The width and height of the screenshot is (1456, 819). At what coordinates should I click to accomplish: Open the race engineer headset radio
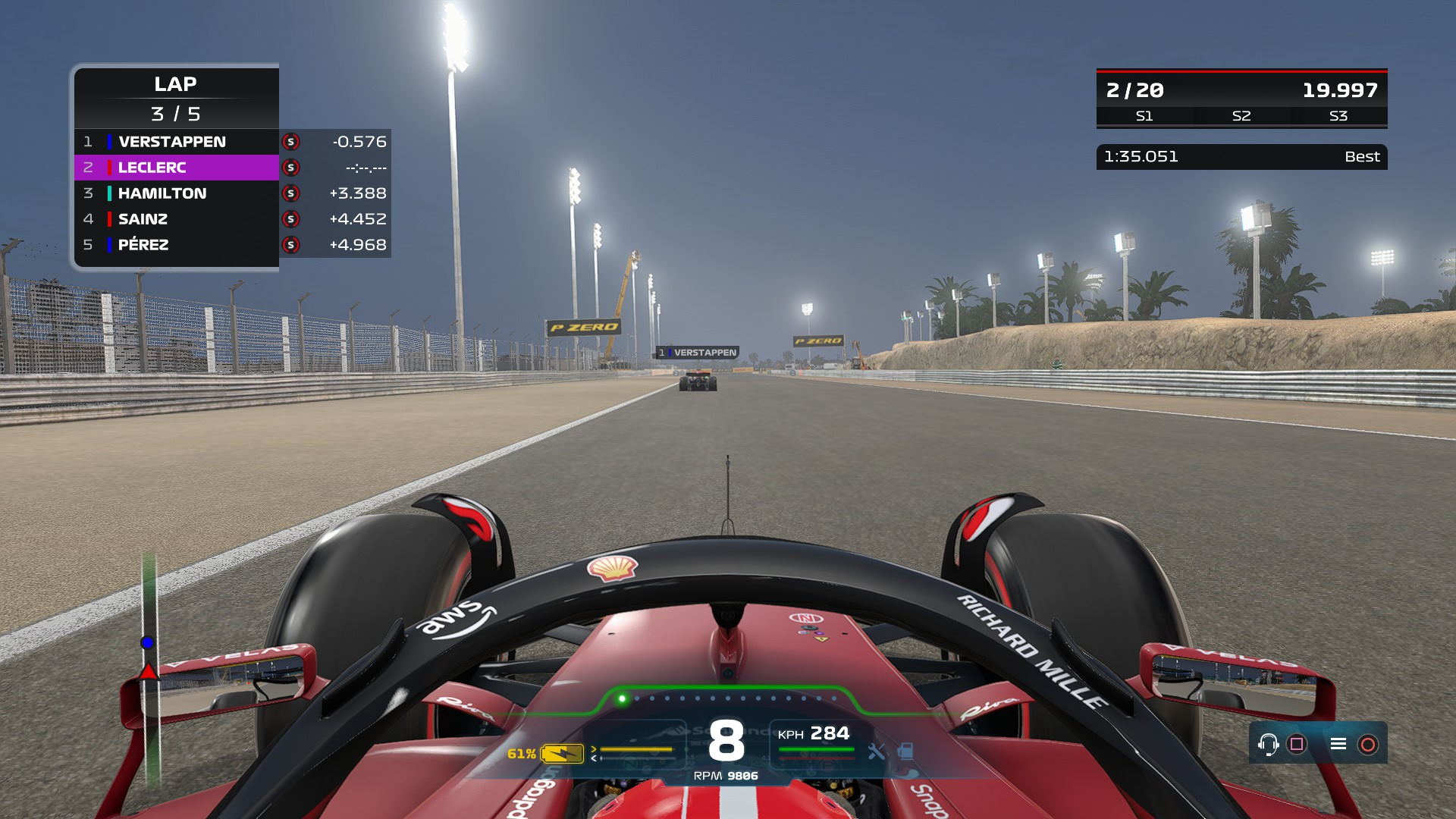[x=1267, y=744]
